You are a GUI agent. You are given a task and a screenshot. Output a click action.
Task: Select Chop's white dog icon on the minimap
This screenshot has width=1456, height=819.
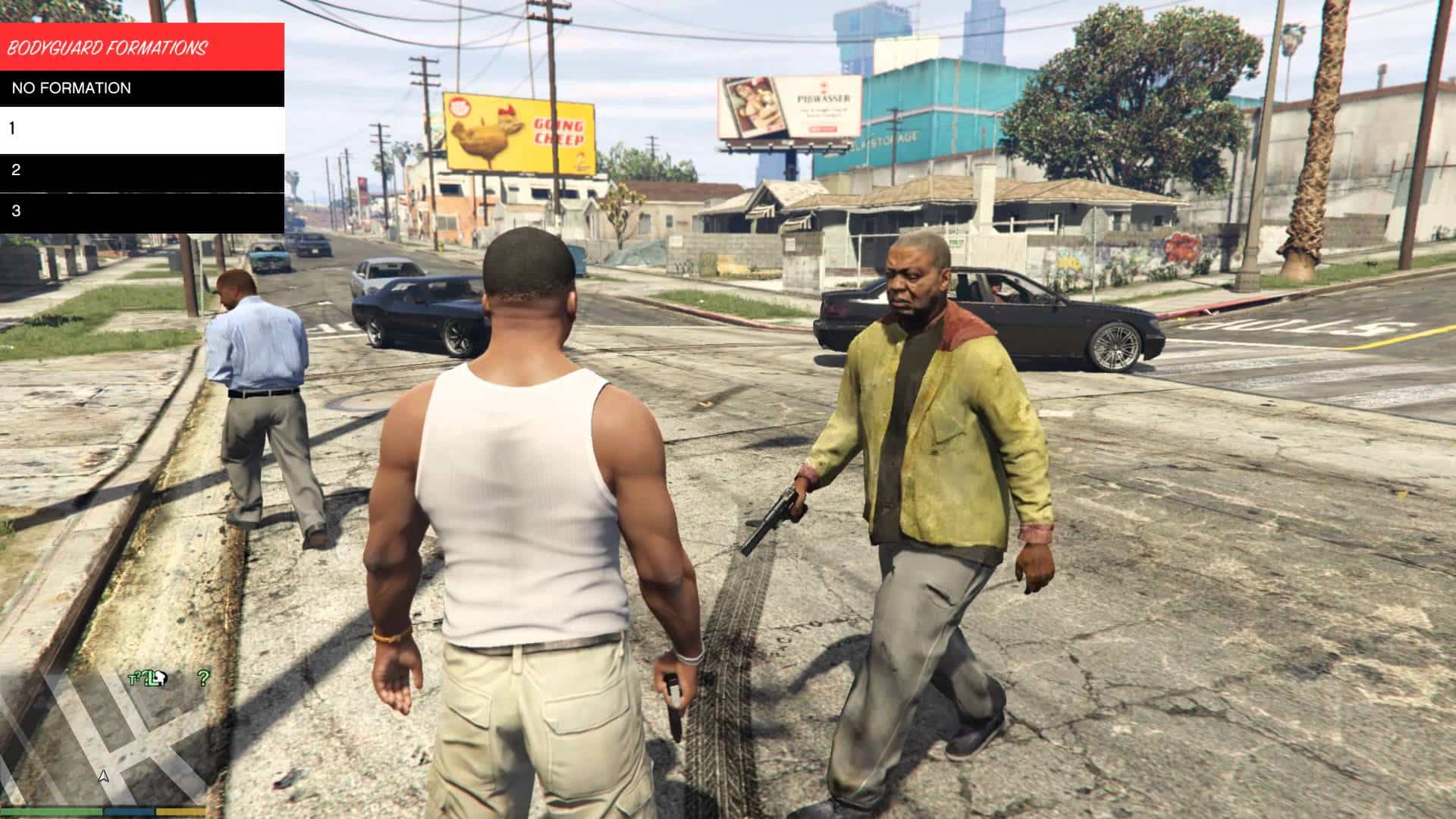click(160, 678)
